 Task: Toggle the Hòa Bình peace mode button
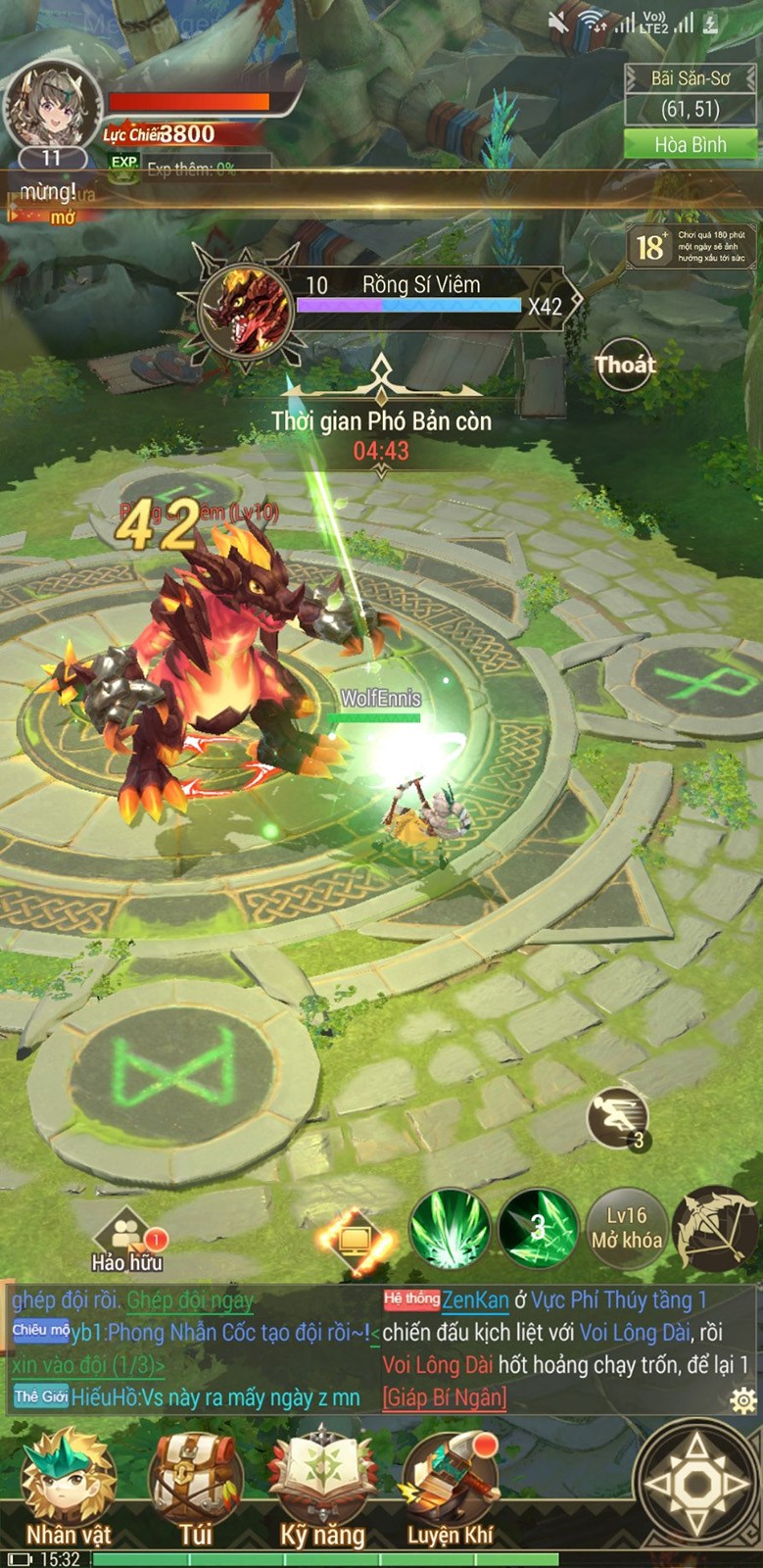point(691,145)
